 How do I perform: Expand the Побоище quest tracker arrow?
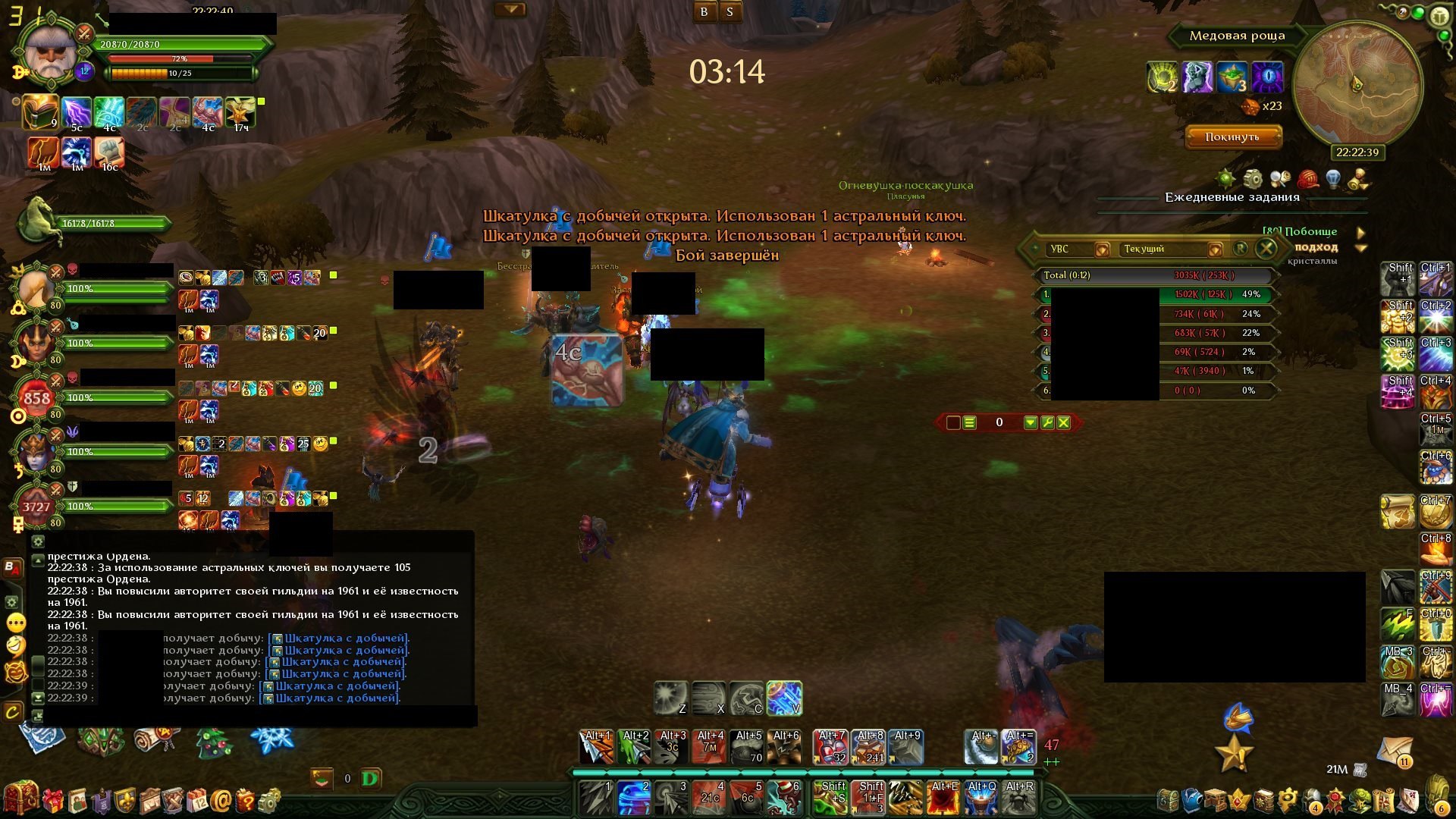[x=1361, y=232]
